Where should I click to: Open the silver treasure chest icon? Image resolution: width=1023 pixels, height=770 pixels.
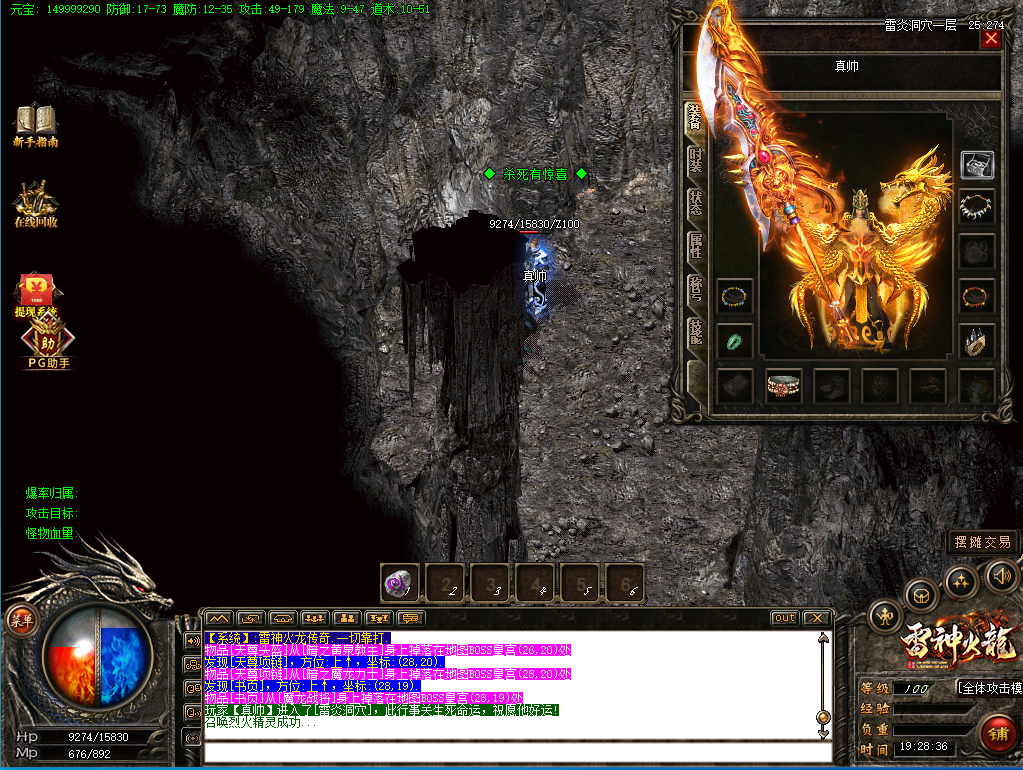pyautogui.click(x=976, y=164)
